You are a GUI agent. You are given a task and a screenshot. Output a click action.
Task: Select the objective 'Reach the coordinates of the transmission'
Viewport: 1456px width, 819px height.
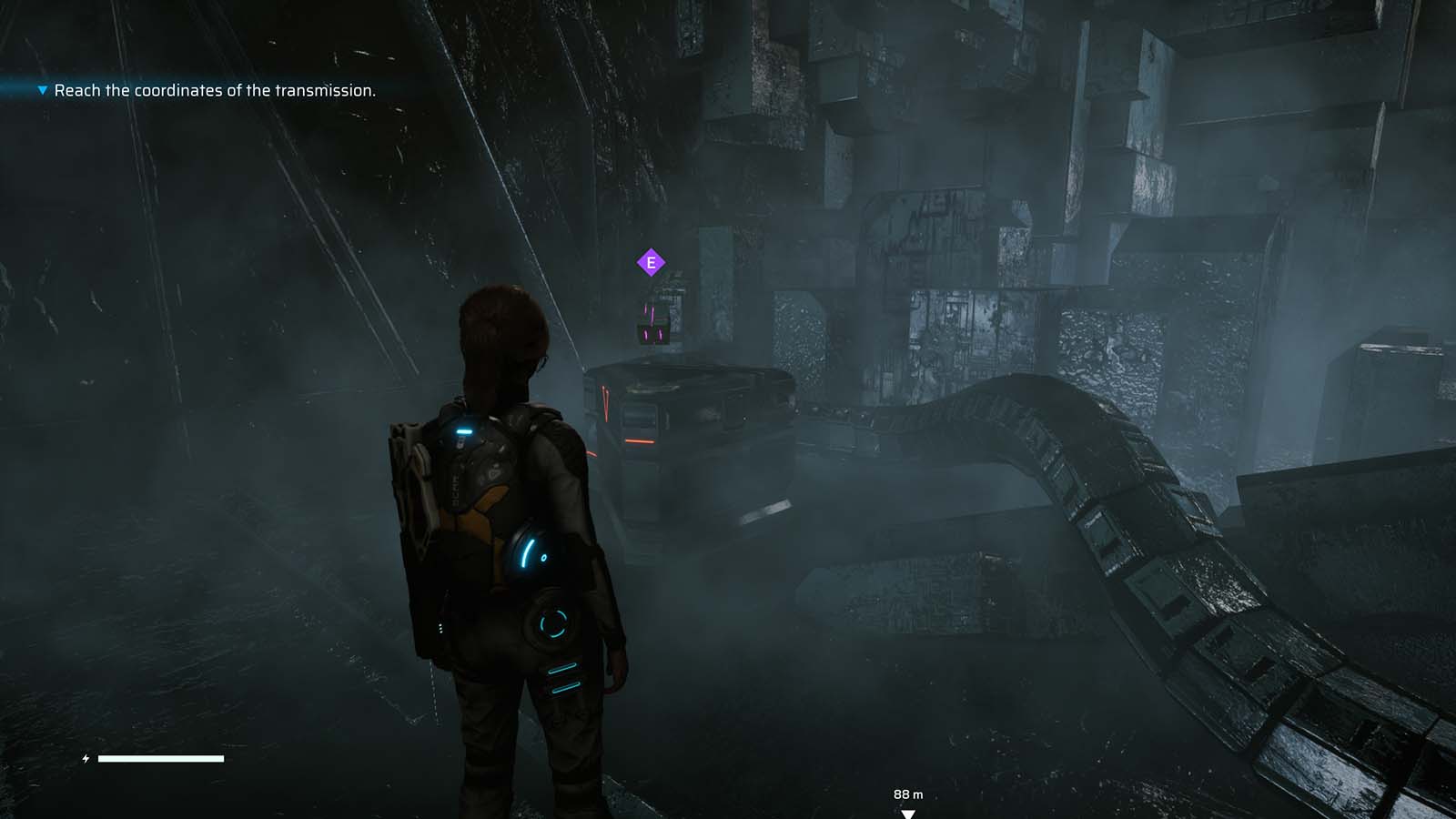click(216, 91)
